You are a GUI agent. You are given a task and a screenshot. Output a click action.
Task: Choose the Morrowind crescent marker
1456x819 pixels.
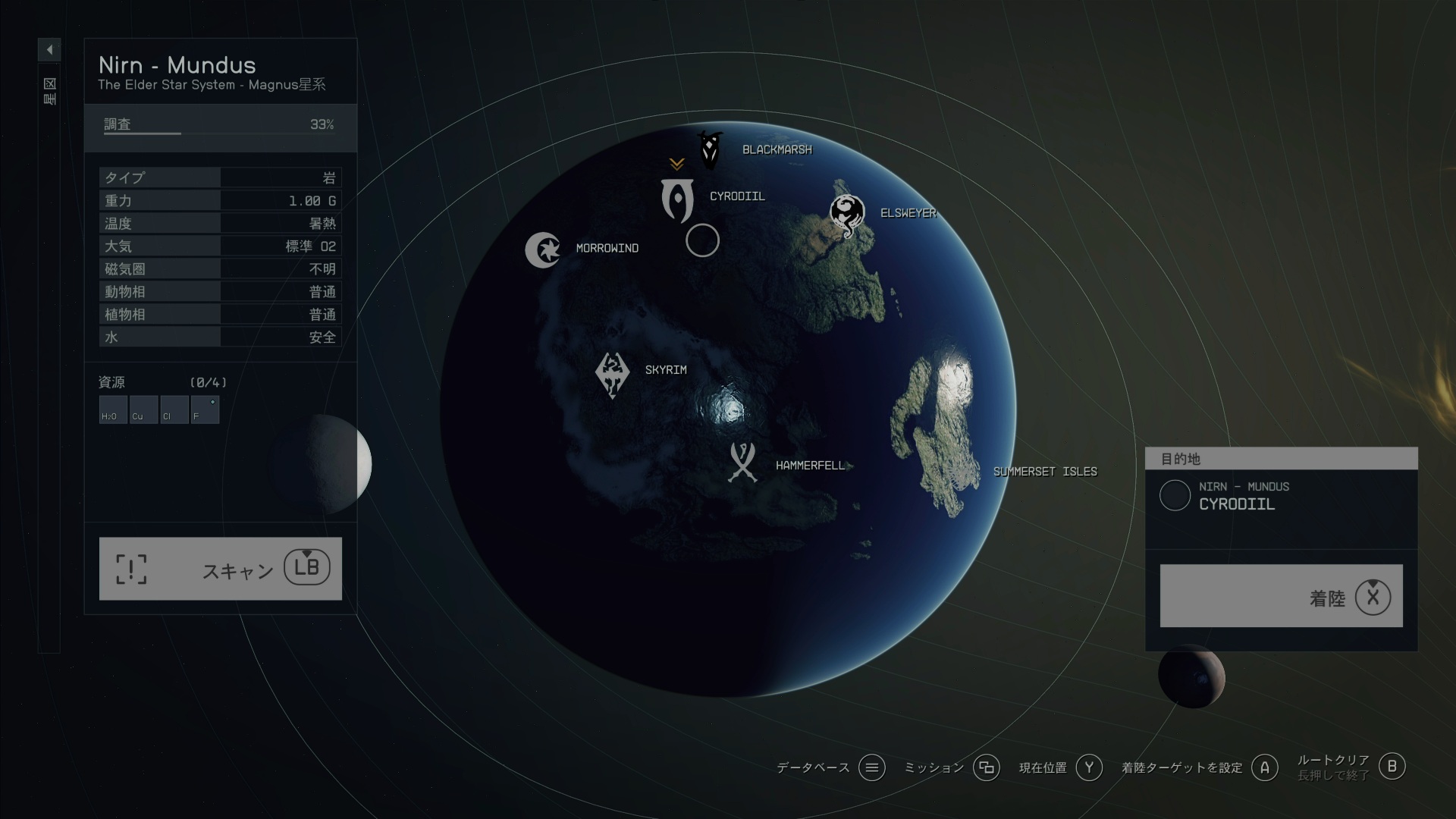pos(542,249)
